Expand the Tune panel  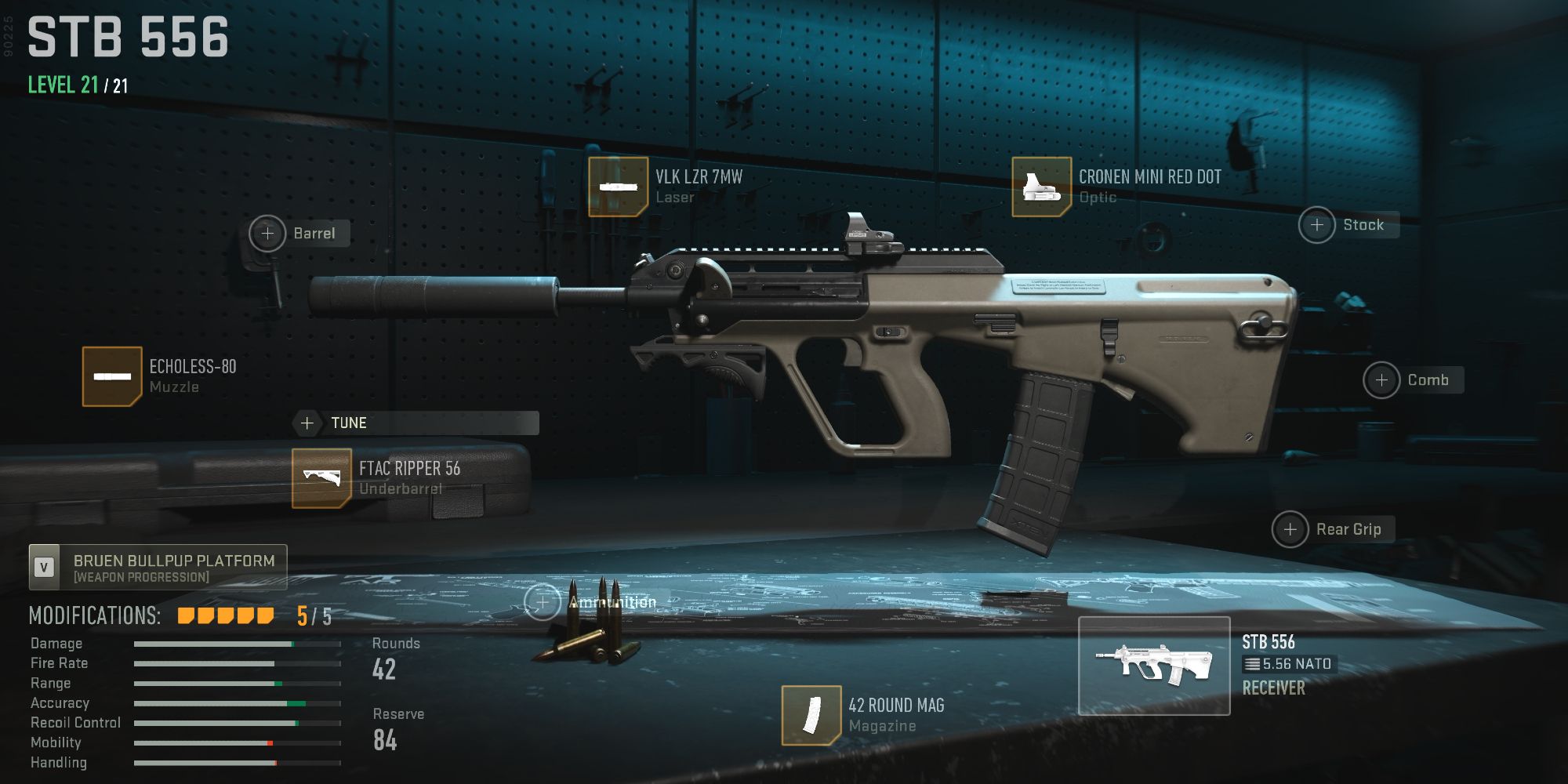[x=307, y=423]
